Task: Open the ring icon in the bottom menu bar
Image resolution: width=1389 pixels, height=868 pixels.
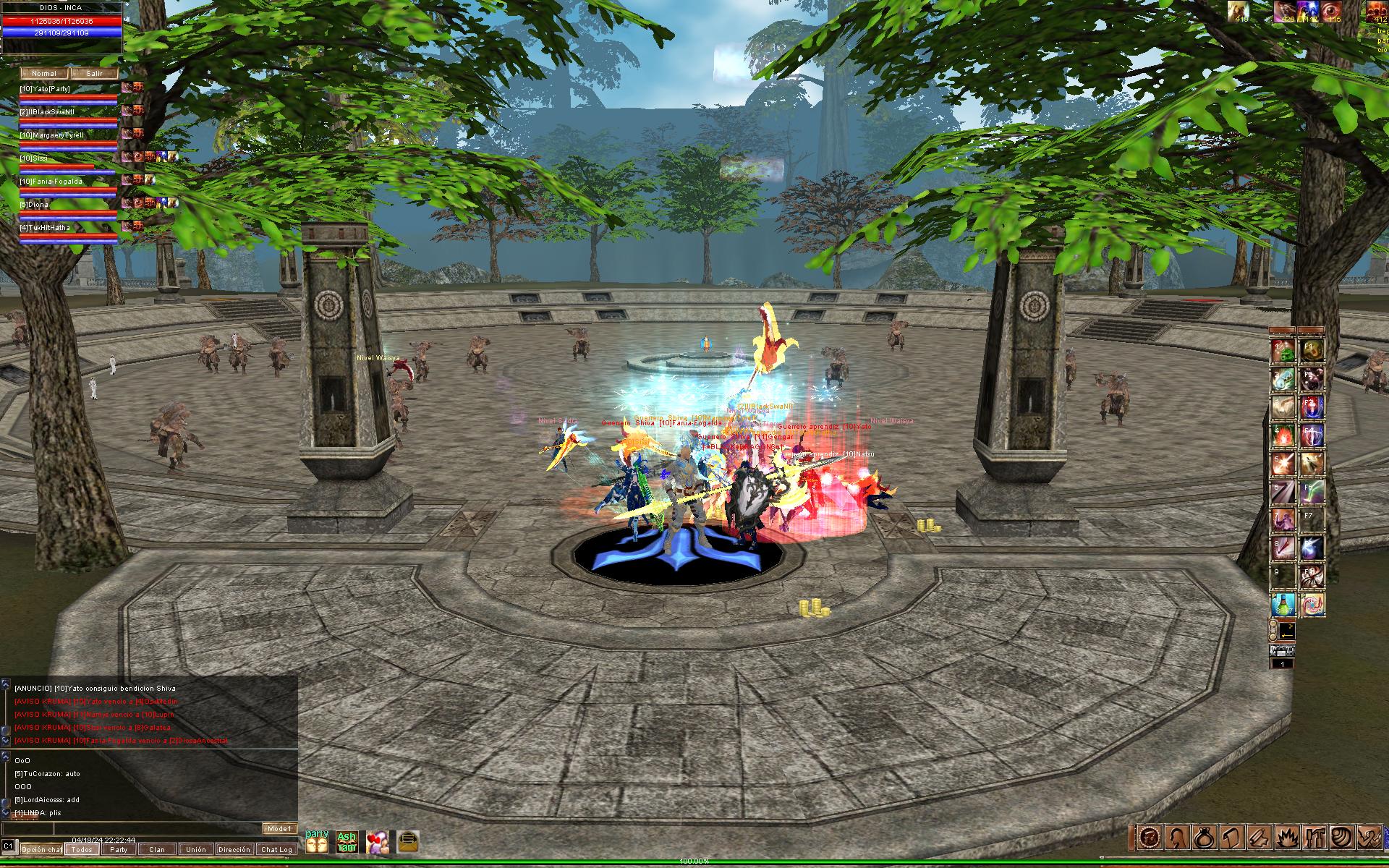Action: pyautogui.click(x=1203, y=838)
